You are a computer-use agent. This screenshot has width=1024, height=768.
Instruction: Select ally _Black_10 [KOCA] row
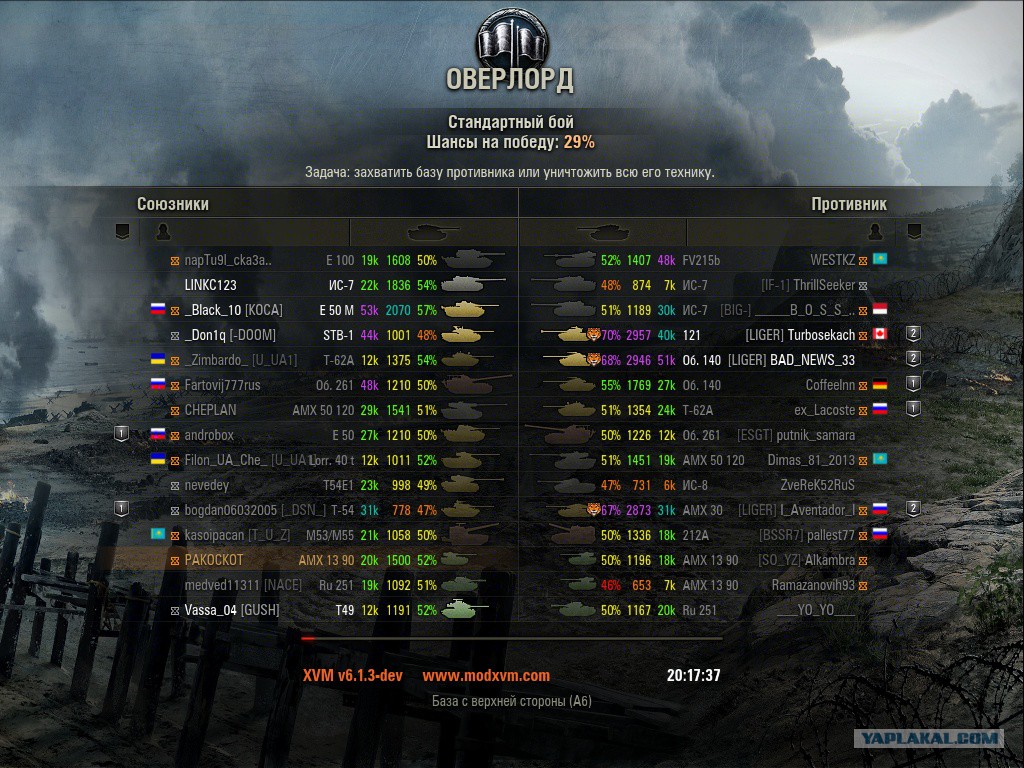click(233, 310)
